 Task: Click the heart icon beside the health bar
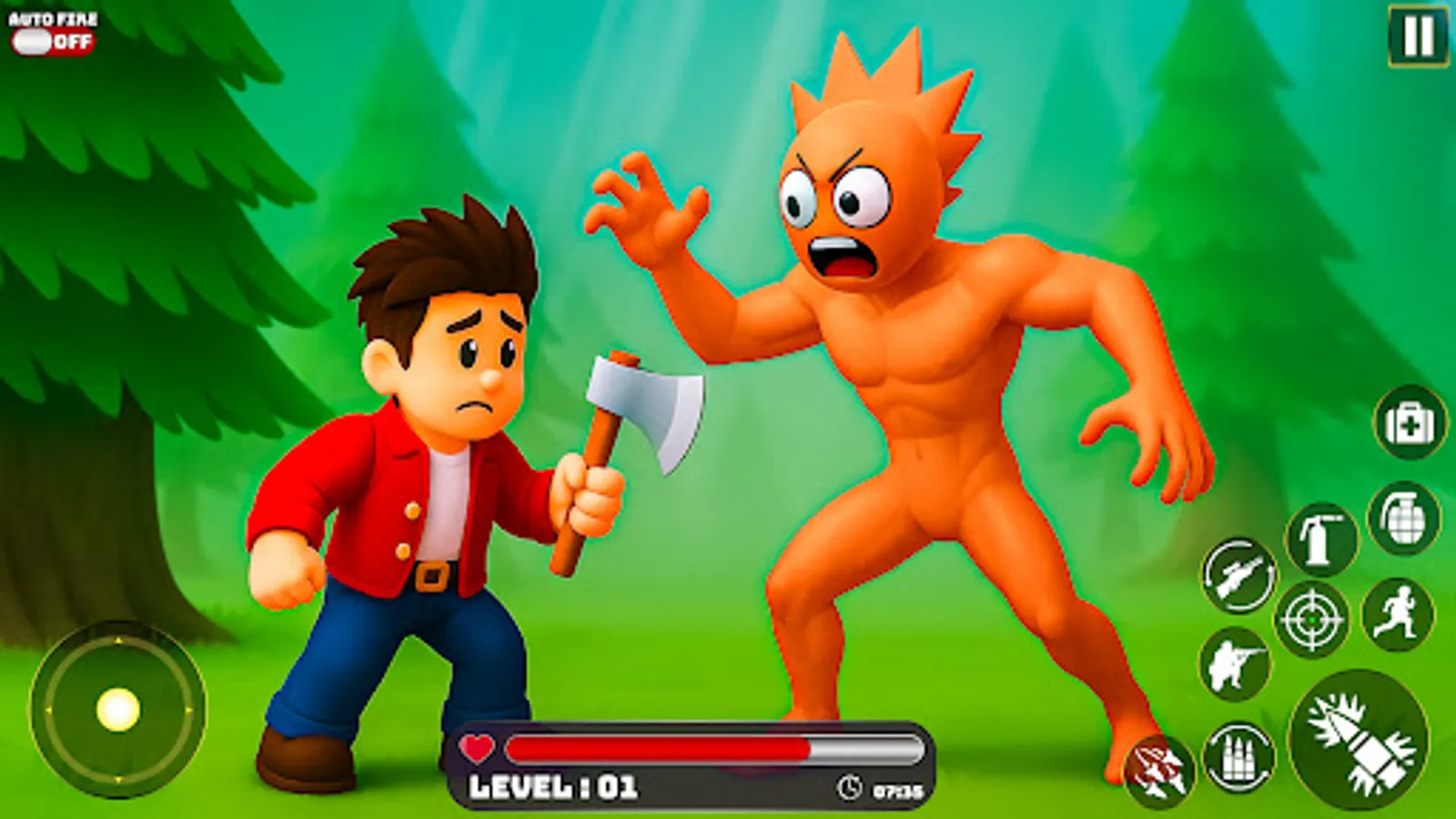coord(478,748)
